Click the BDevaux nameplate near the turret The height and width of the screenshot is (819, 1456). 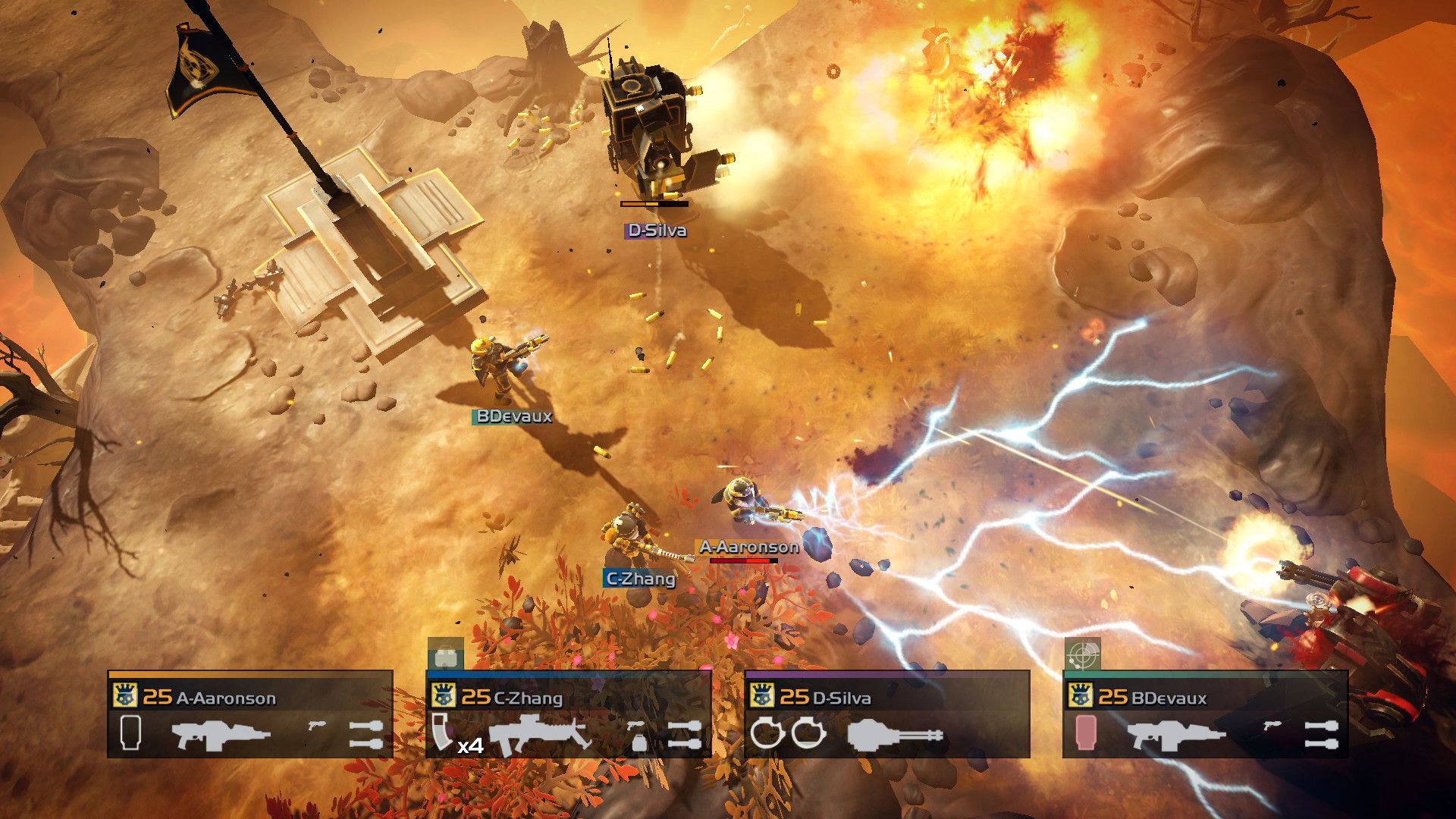click(513, 416)
